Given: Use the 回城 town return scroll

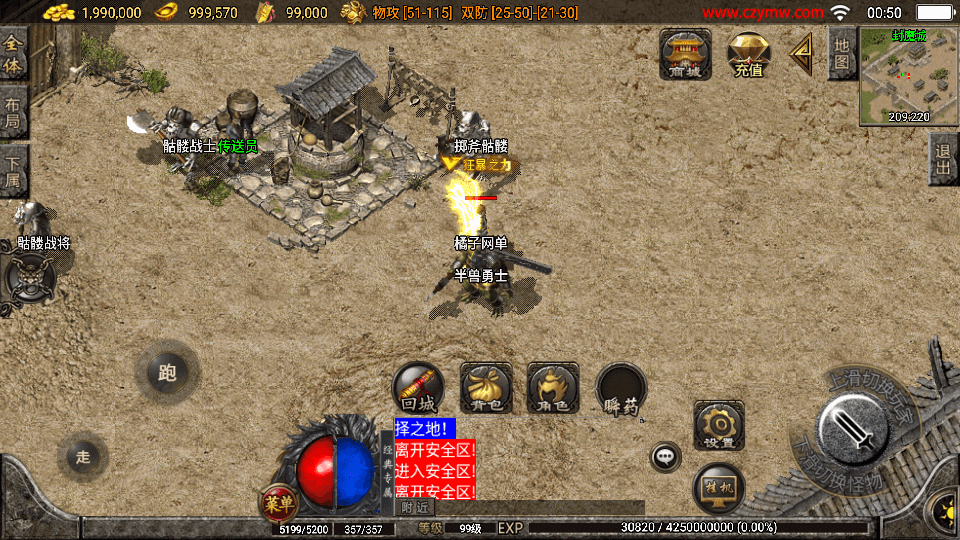Looking at the screenshot, I should (418, 388).
